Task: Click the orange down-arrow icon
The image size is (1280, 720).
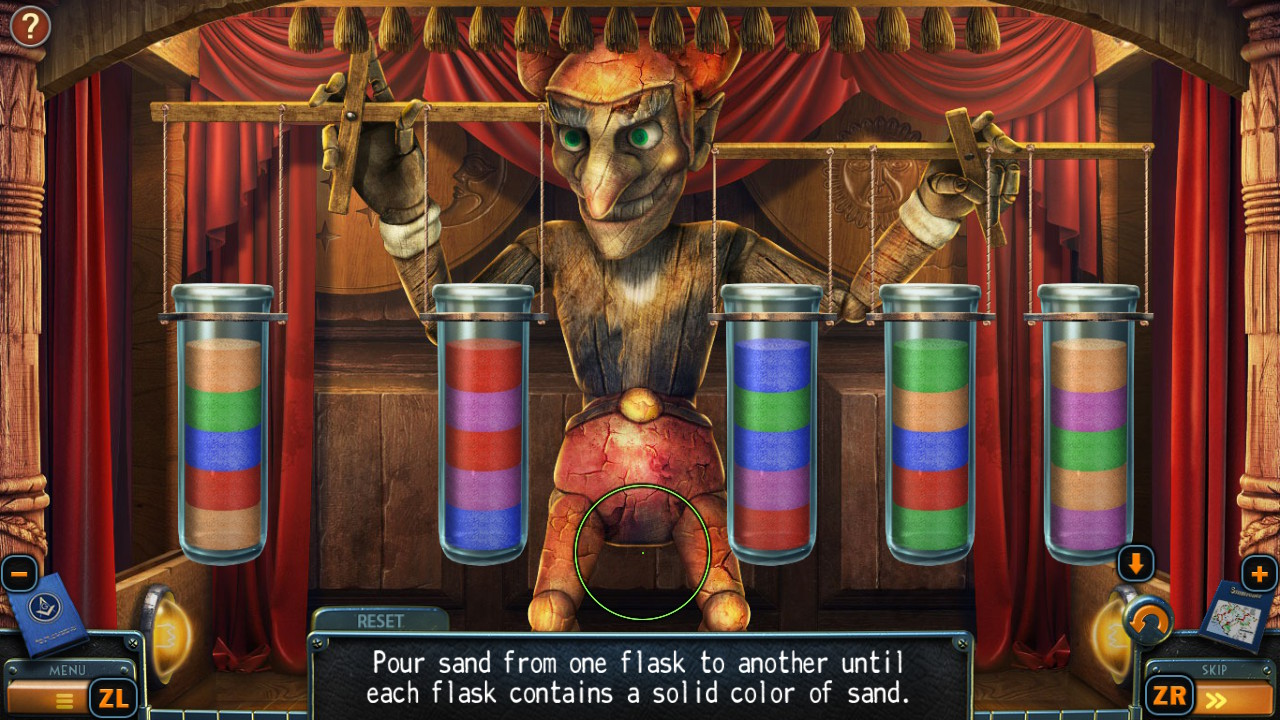Action: [x=1138, y=563]
